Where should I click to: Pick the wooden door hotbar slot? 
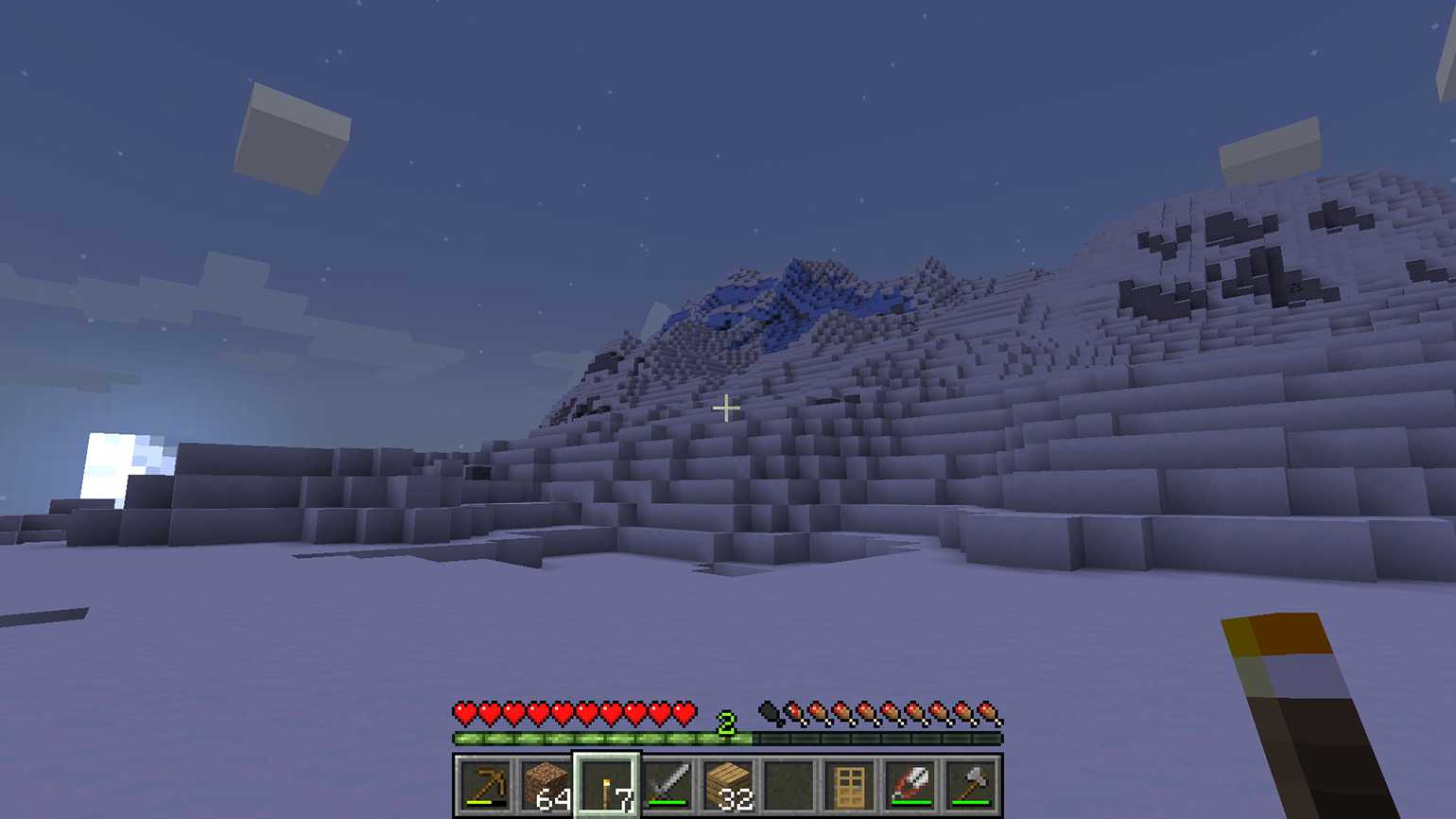pyautogui.click(x=849, y=785)
